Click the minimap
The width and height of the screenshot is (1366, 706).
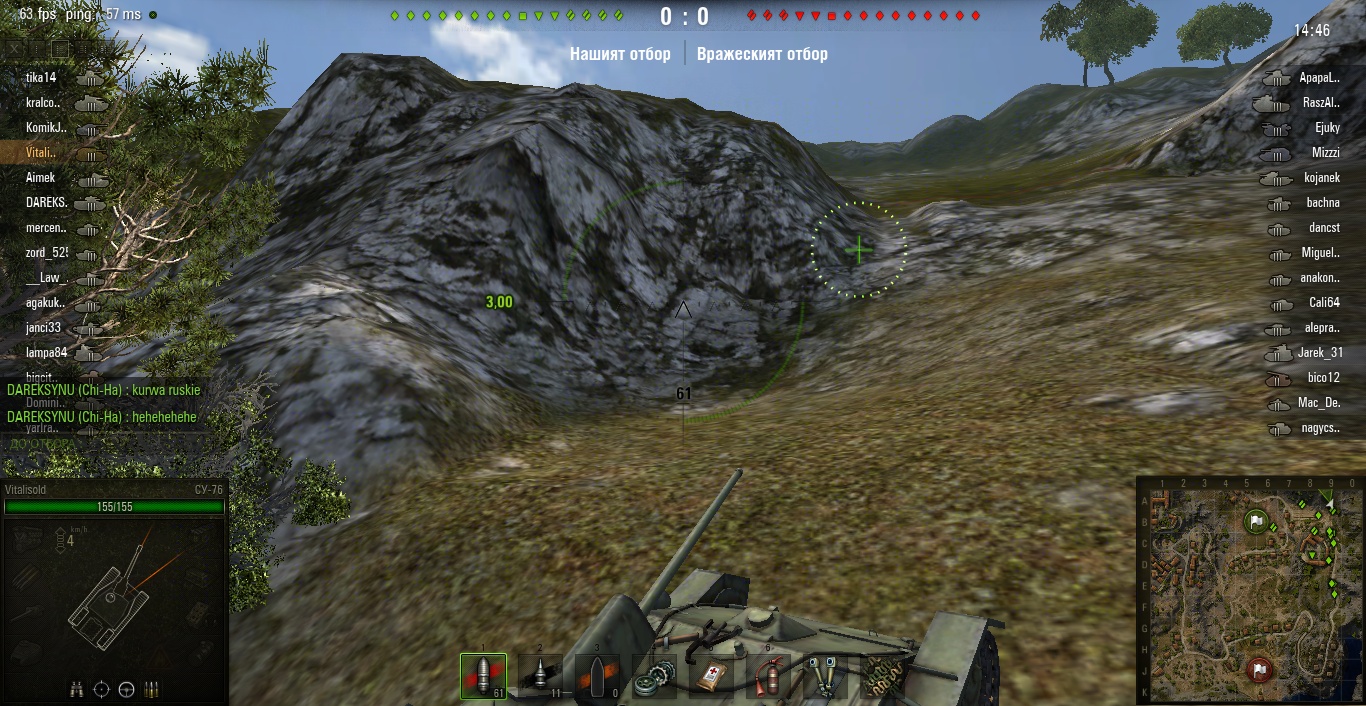[1249, 589]
